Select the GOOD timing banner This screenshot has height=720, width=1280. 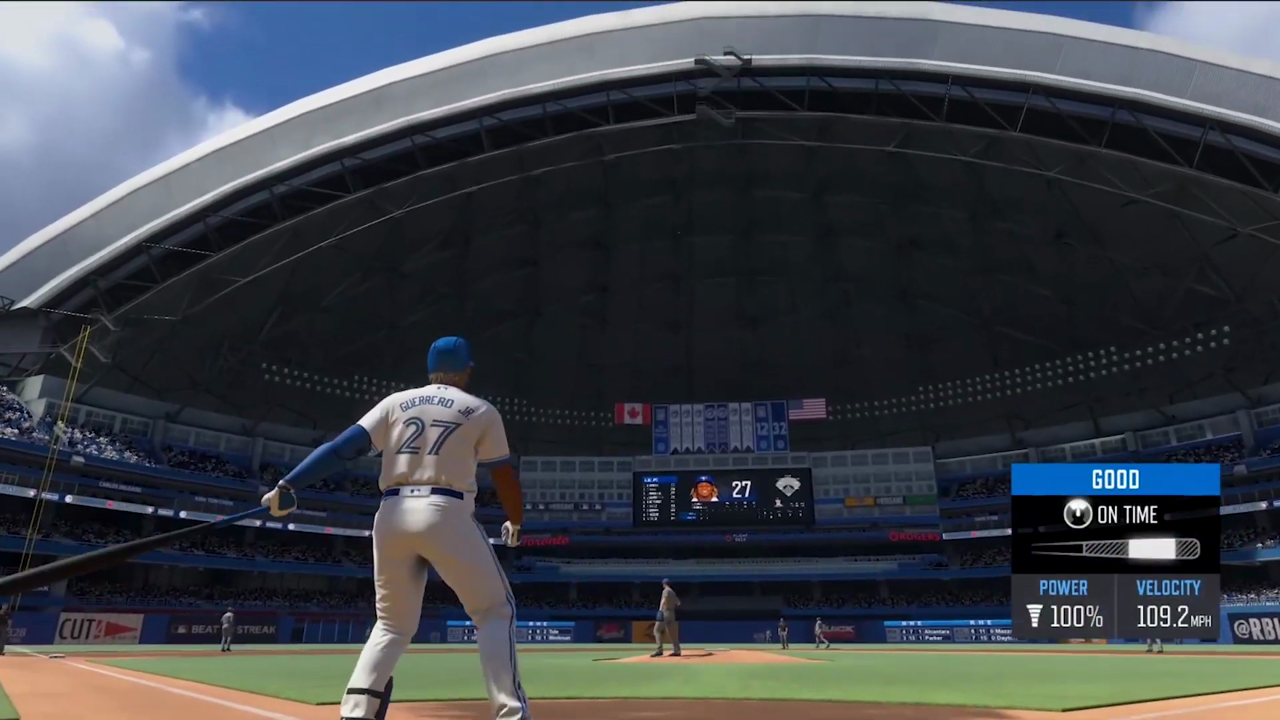click(1115, 480)
